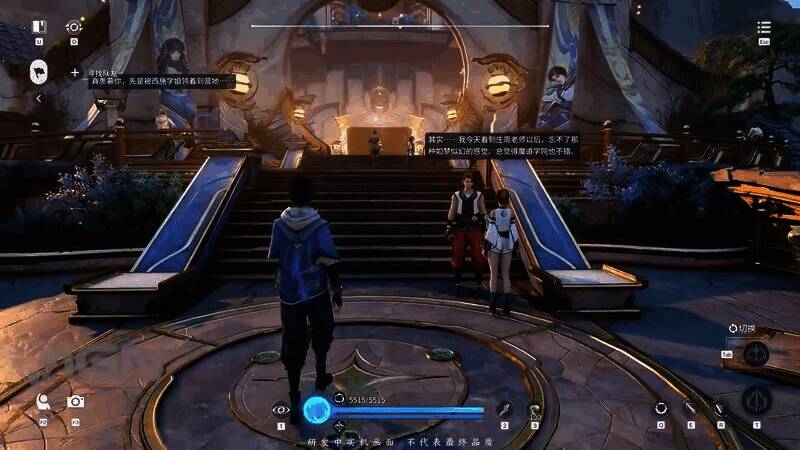The image size is (800, 450).
Task: Toggle the eye vision skill
Action: click(x=281, y=408)
